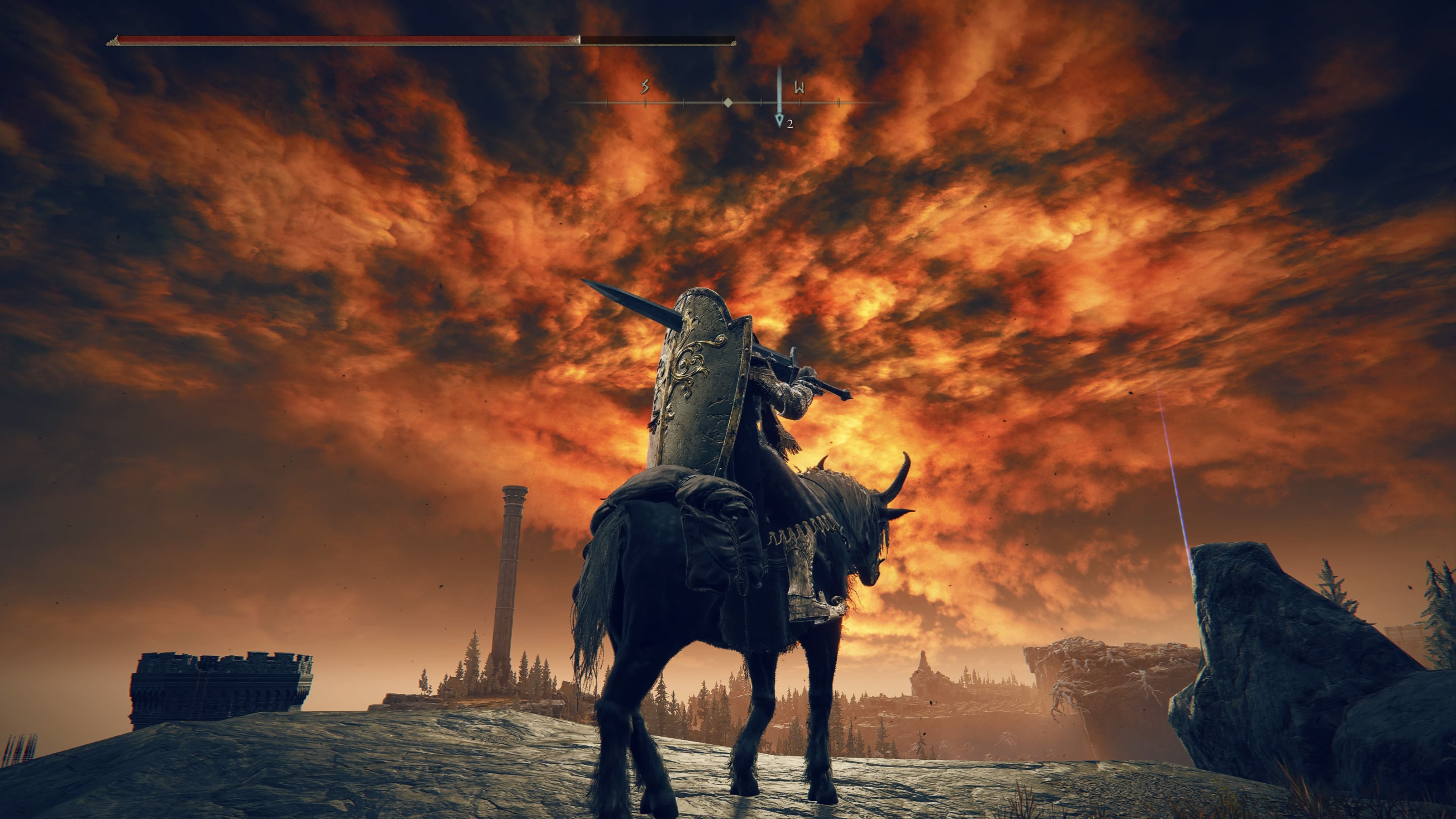Click the leftmost tick mark on the compass line
Image resolution: width=1456 pixels, height=819 pixels.
click(x=607, y=103)
